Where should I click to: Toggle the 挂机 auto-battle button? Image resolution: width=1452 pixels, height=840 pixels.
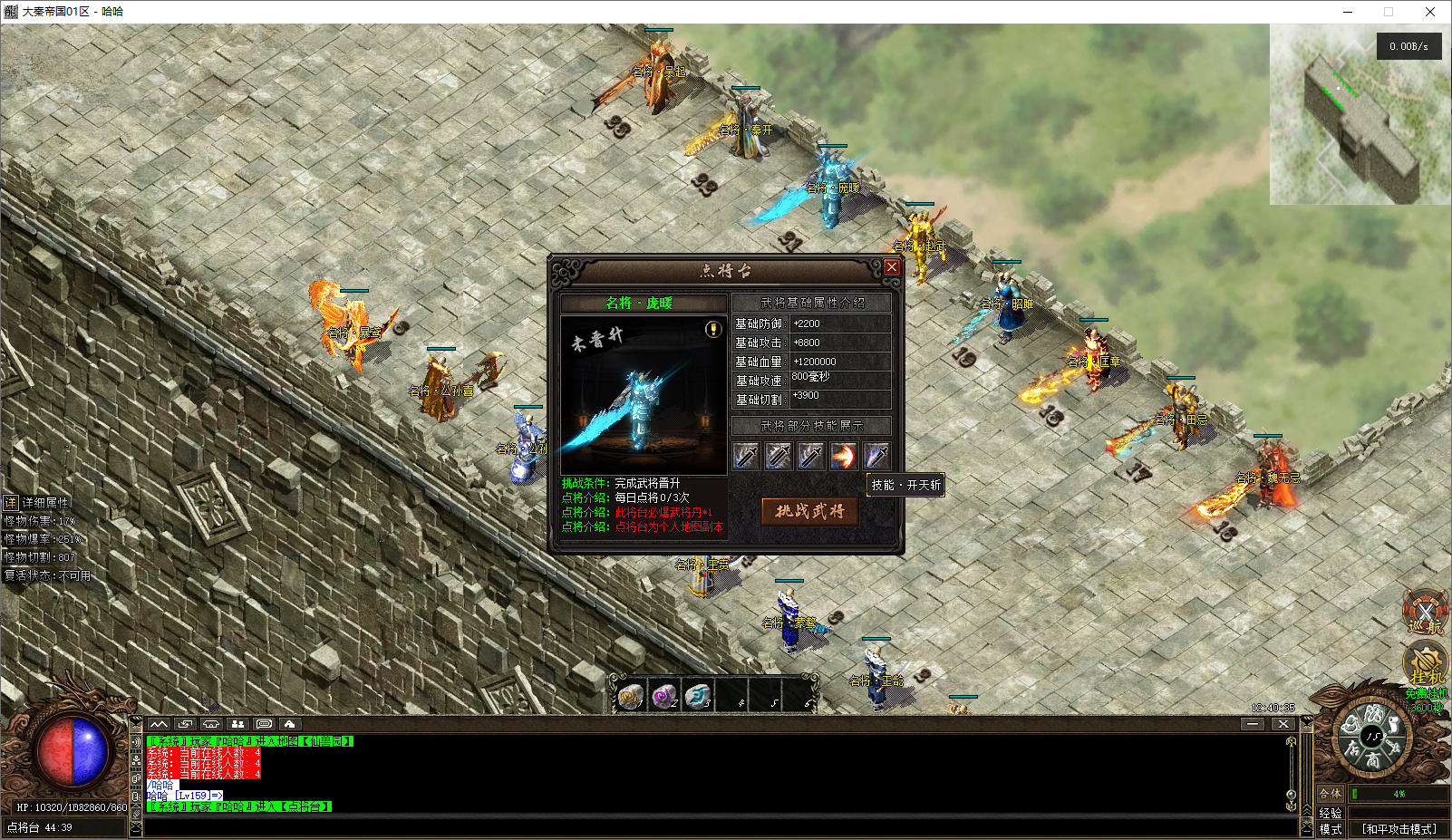[x=1425, y=664]
